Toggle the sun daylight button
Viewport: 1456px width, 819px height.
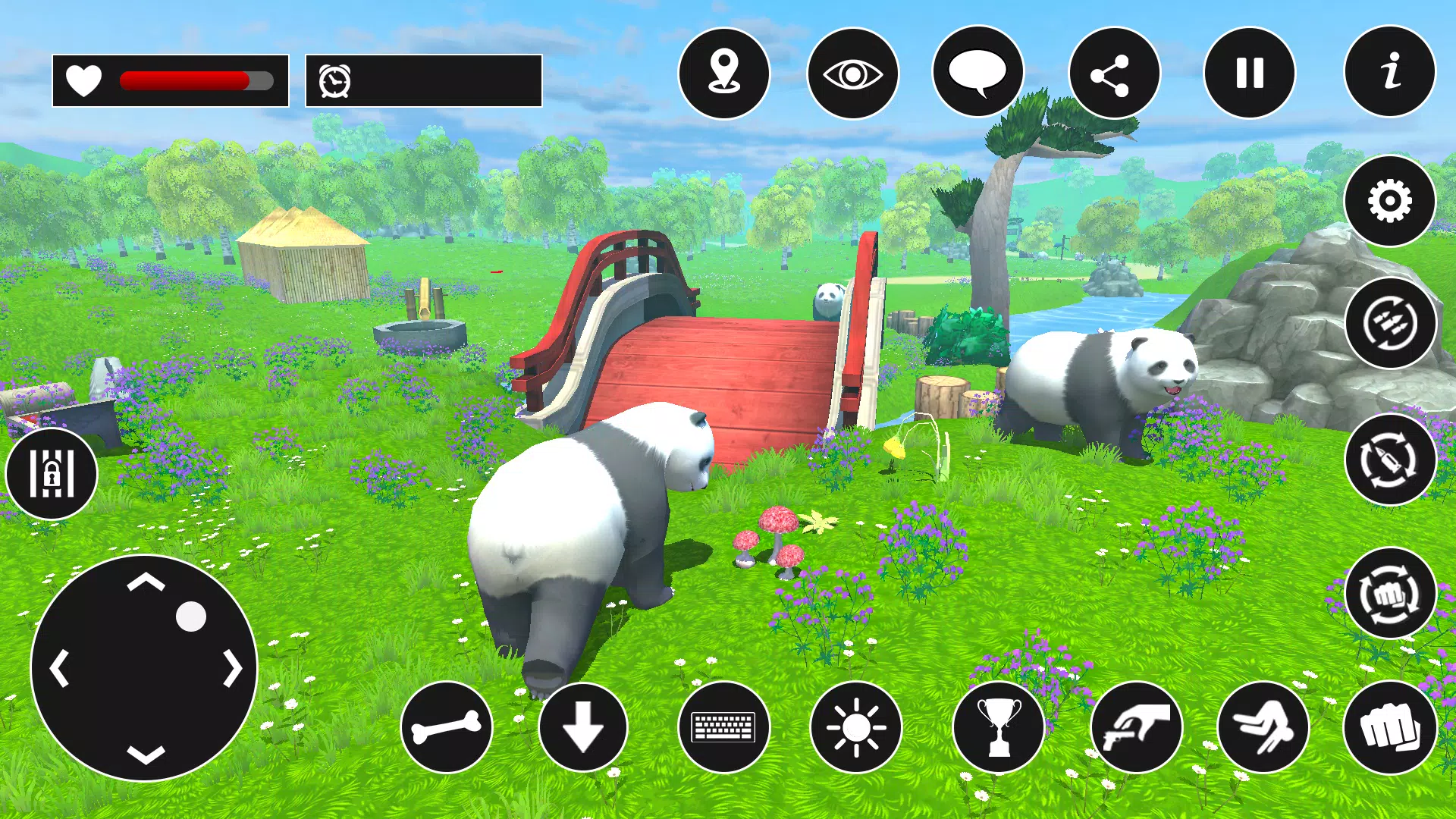[x=855, y=727]
